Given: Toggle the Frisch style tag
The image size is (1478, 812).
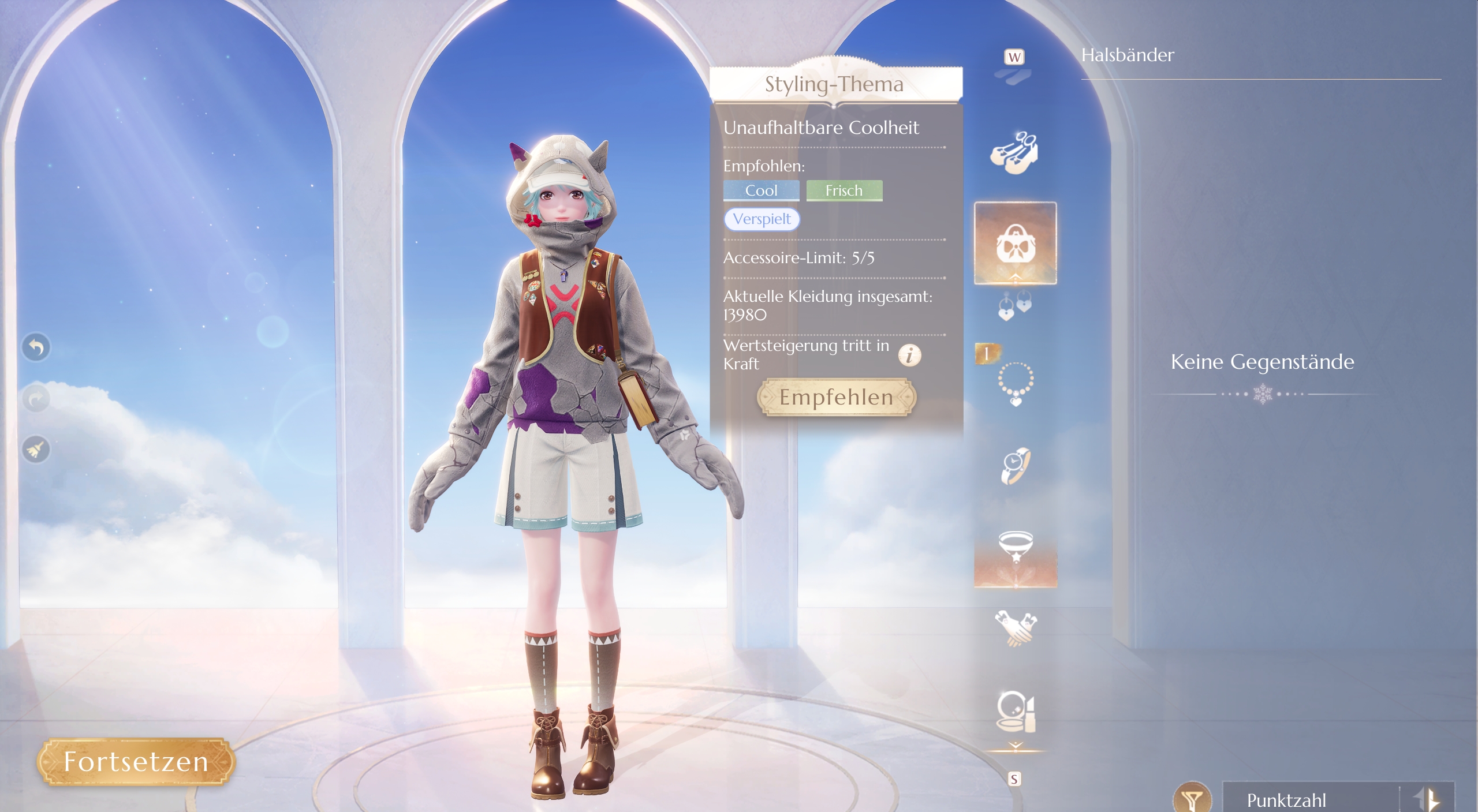Looking at the screenshot, I should (x=844, y=190).
